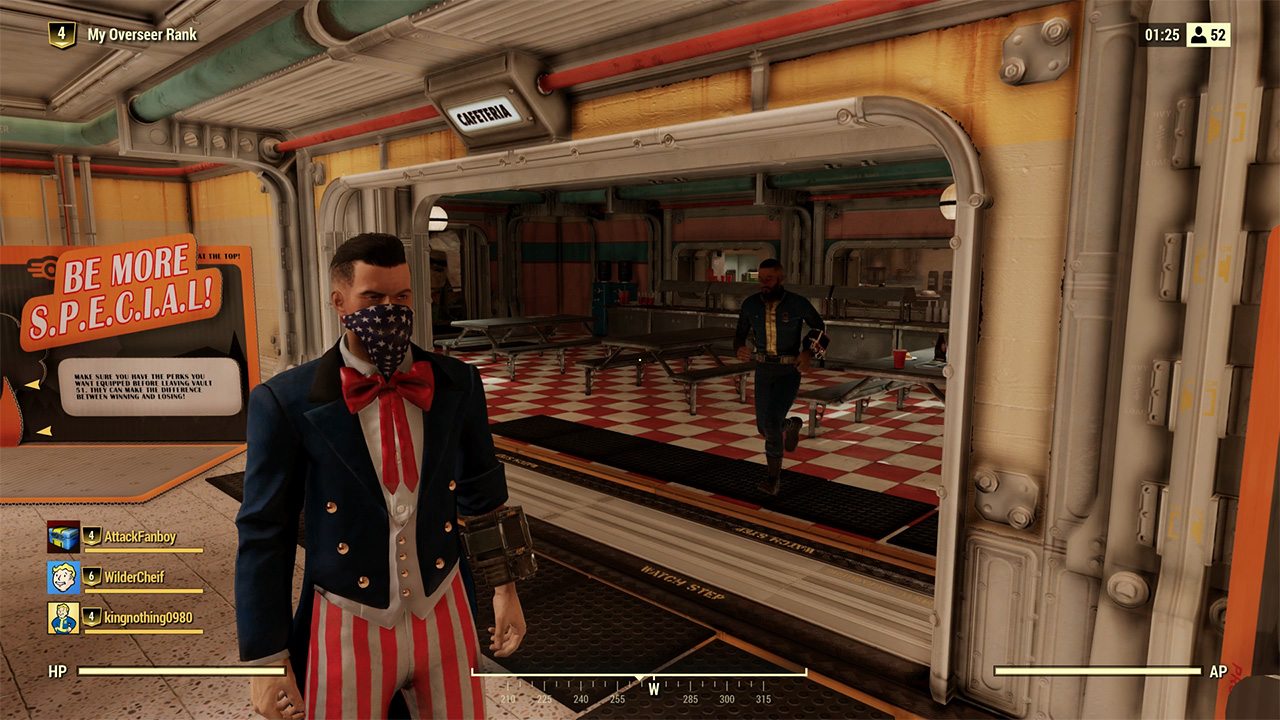1280x720 pixels.
Task: Click the compass bar heading strip
Action: (639, 688)
